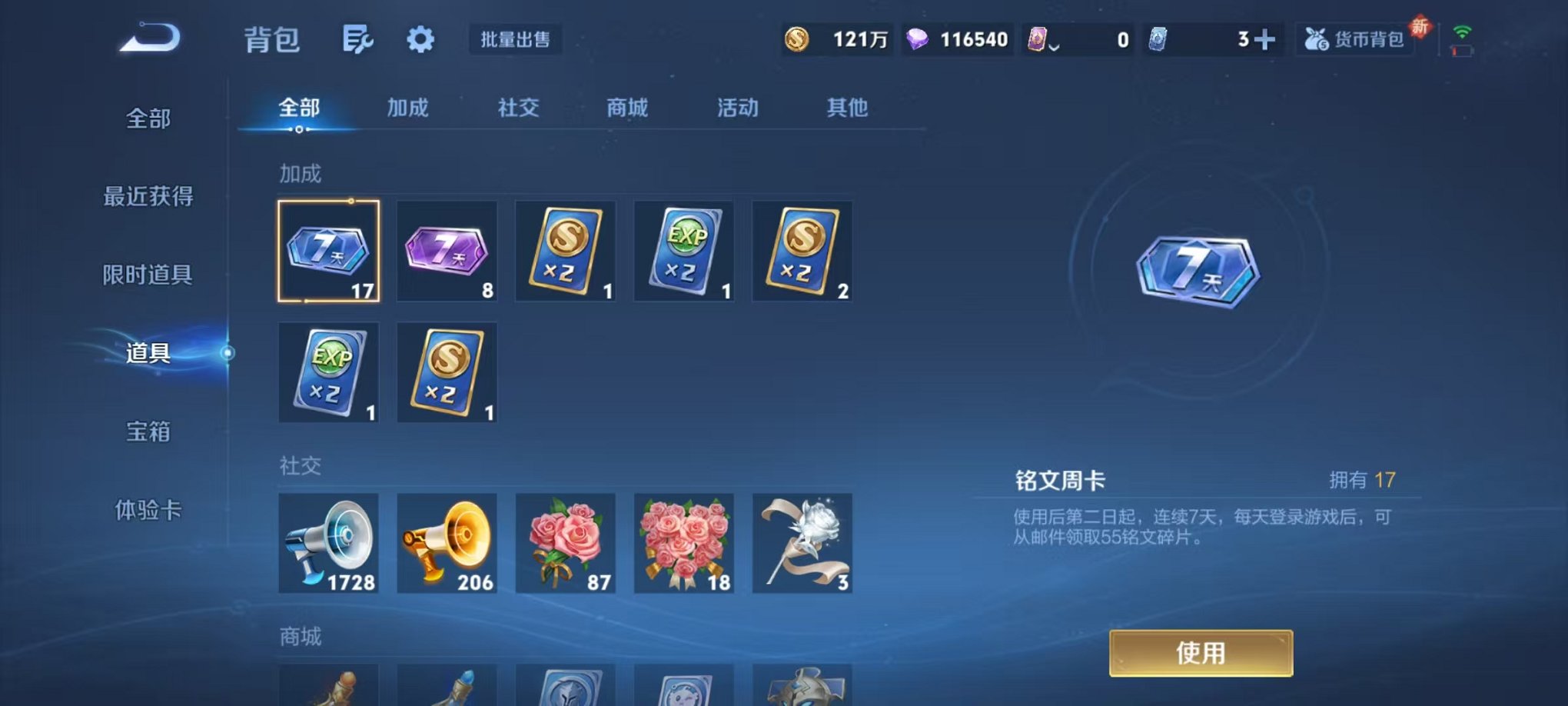Open the maintenance/repair tool icon beside 背包
The width and height of the screenshot is (1568, 706).
[x=358, y=40]
